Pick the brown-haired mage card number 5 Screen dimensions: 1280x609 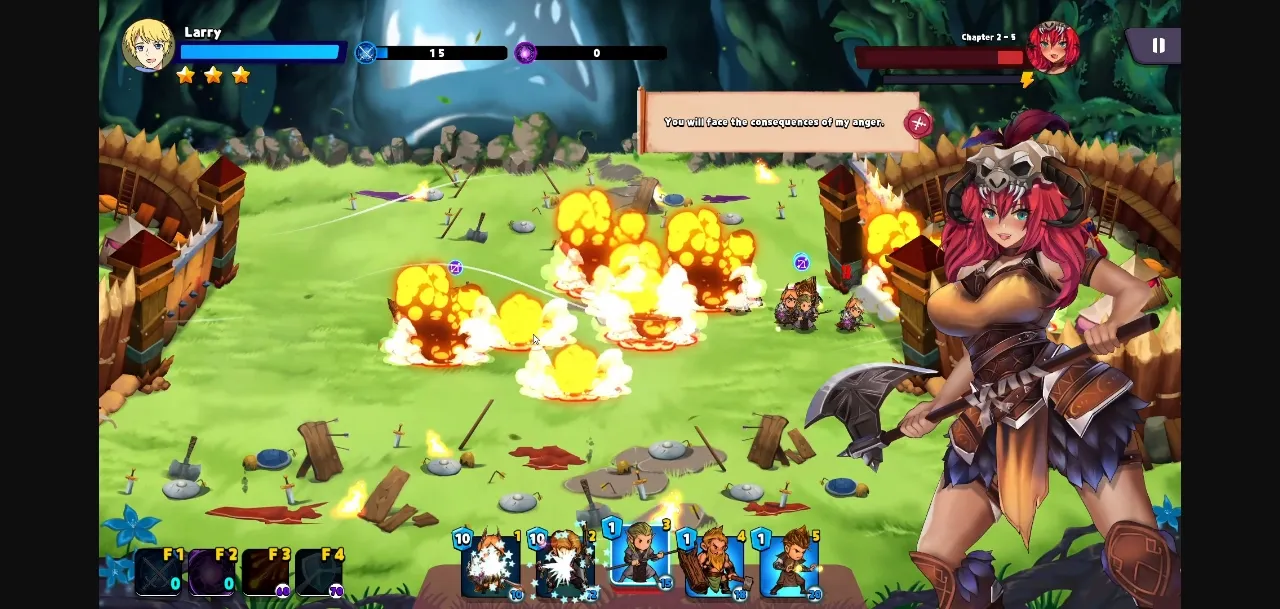tap(789, 565)
